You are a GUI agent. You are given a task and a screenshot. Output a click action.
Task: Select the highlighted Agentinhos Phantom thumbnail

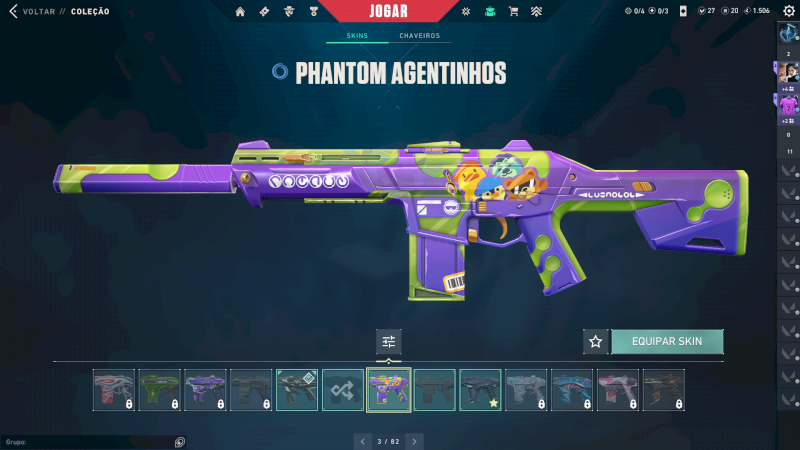(389, 389)
